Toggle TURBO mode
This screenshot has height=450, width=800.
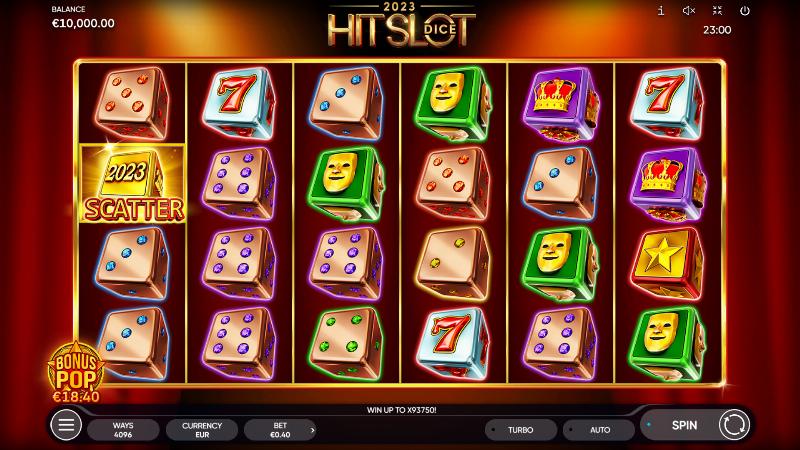(x=520, y=430)
